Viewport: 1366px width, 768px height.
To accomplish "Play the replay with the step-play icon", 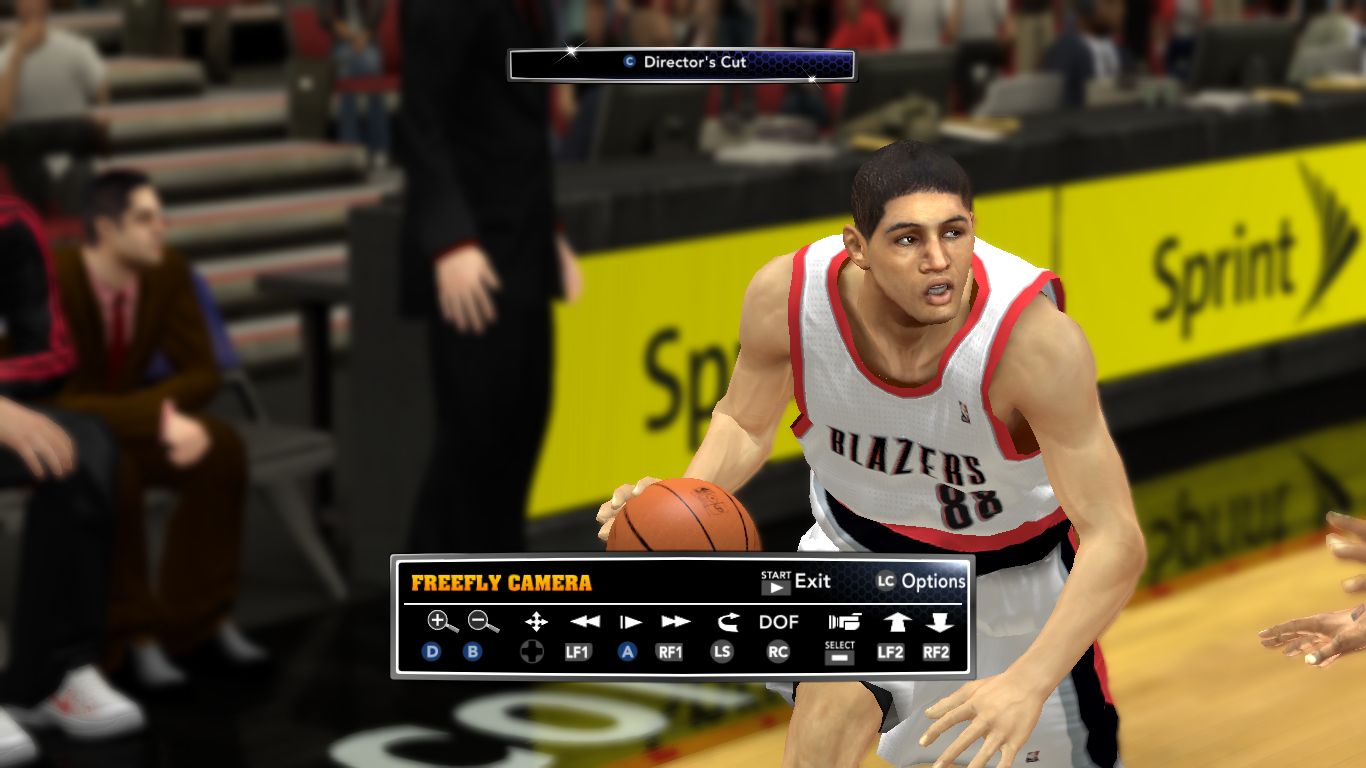I will 630,622.
